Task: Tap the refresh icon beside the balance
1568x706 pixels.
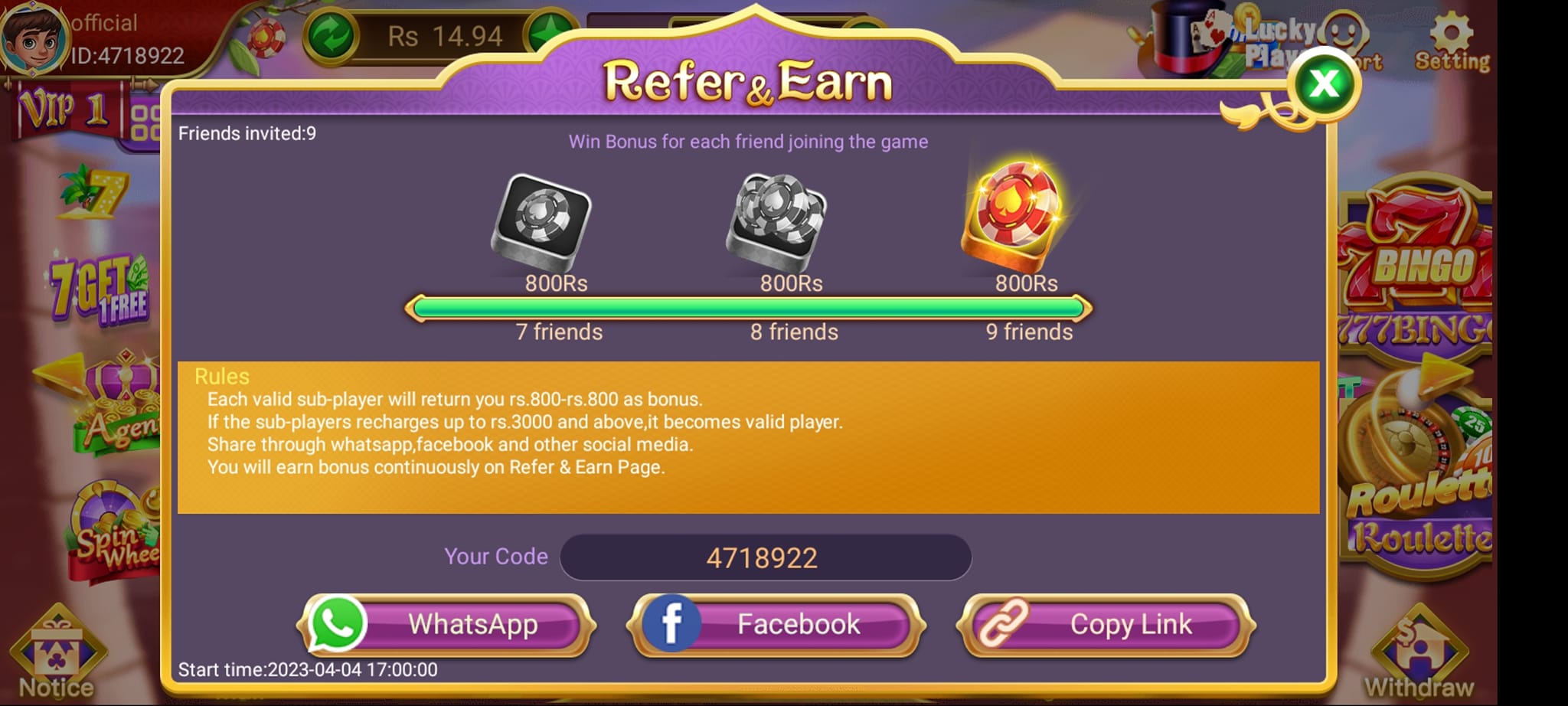Action: [x=332, y=34]
